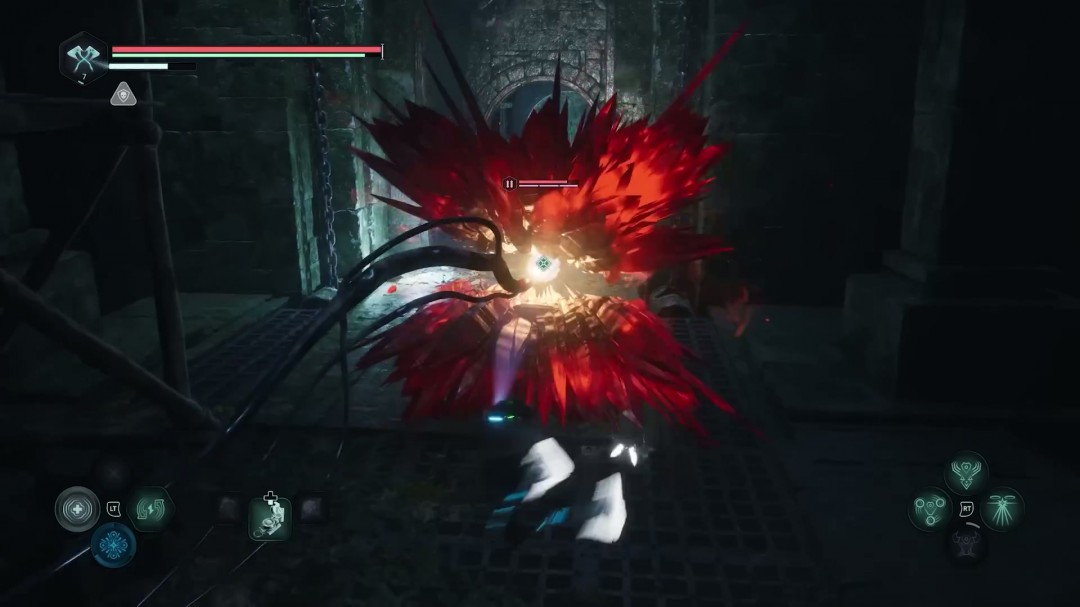Click the lock-on marker on the enemy
The height and width of the screenshot is (607, 1080).
[x=543, y=264]
